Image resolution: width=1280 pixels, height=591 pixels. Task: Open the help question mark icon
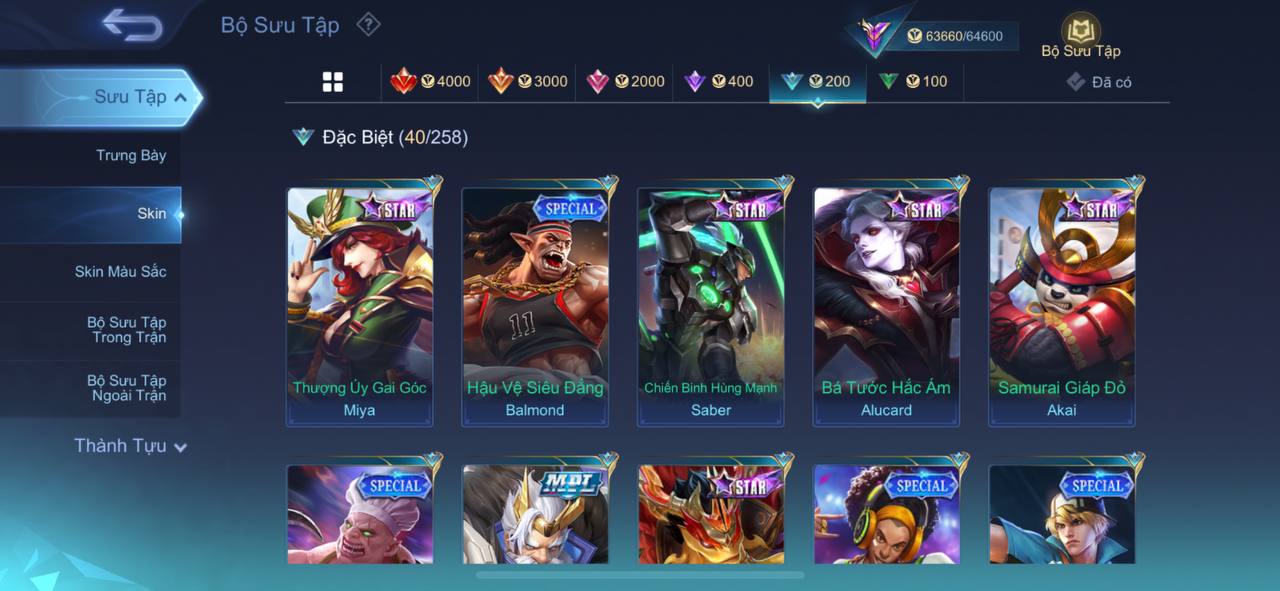(x=369, y=24)
